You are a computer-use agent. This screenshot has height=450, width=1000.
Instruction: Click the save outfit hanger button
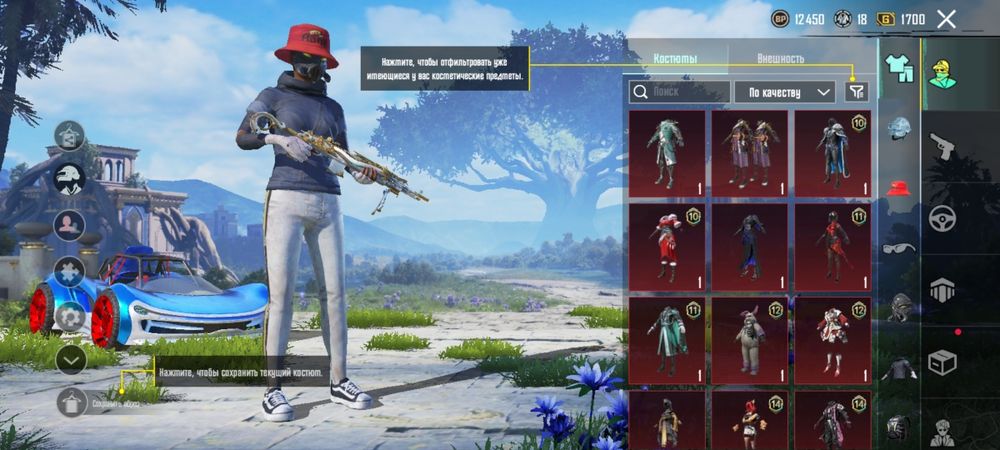pyautogui.click(x=71, y=402)
